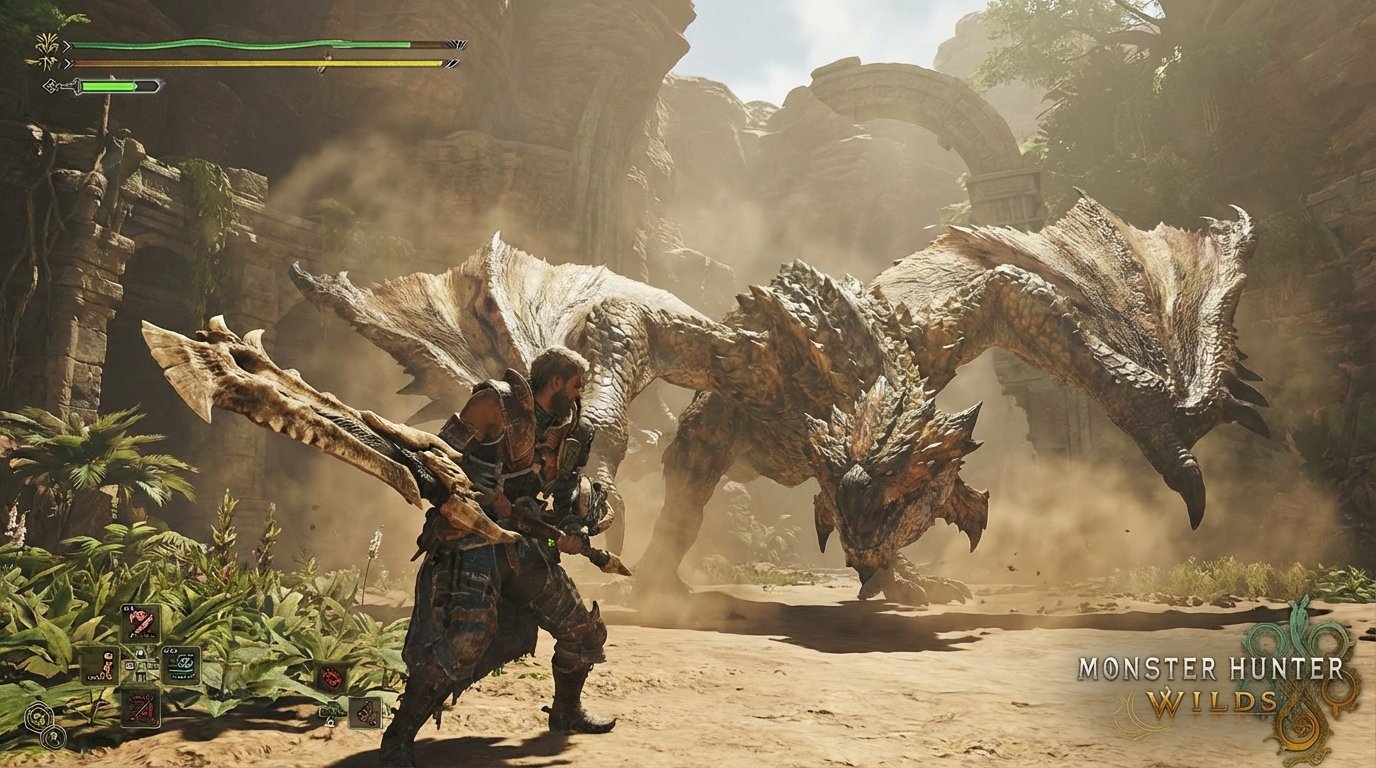Viewport: 1376px width, 768px height.
Task: Expand the stamina bar chevron
Action: 67,64
